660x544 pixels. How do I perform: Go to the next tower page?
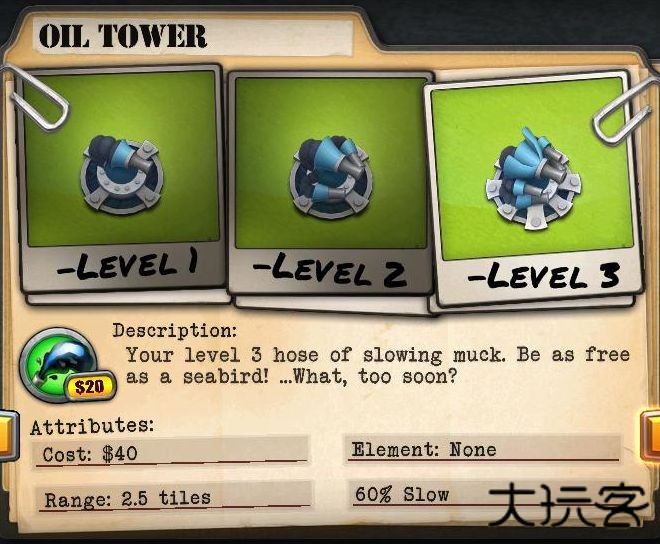coord(650,437)
